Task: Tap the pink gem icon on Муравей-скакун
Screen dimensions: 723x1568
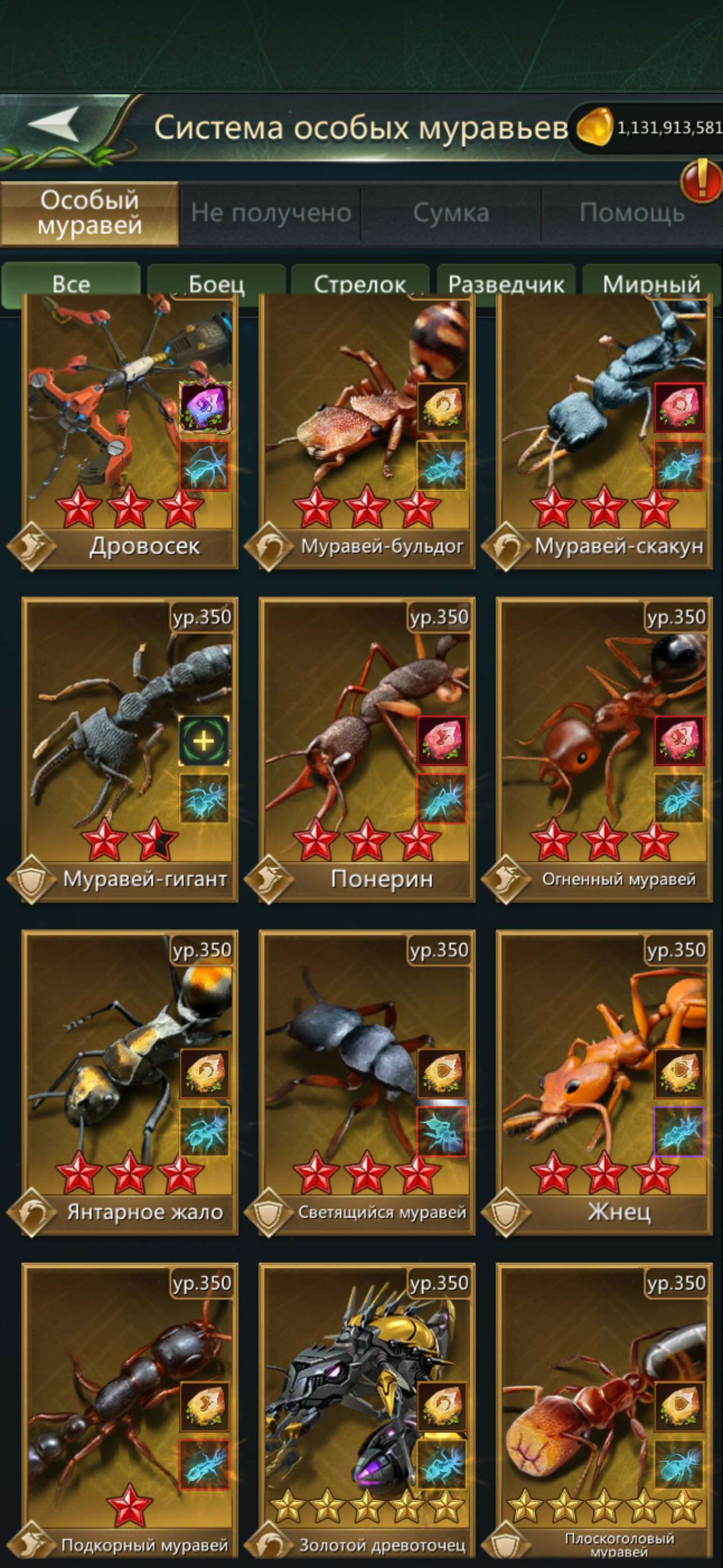Action: coord(680,407)
